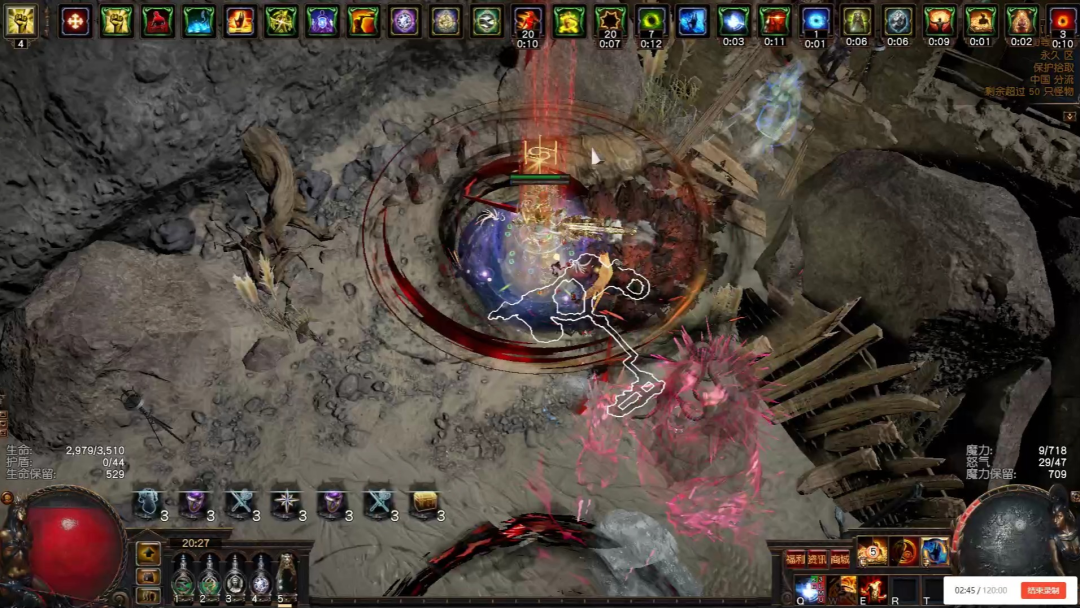Use the flask in slot 4

[261, 578]
